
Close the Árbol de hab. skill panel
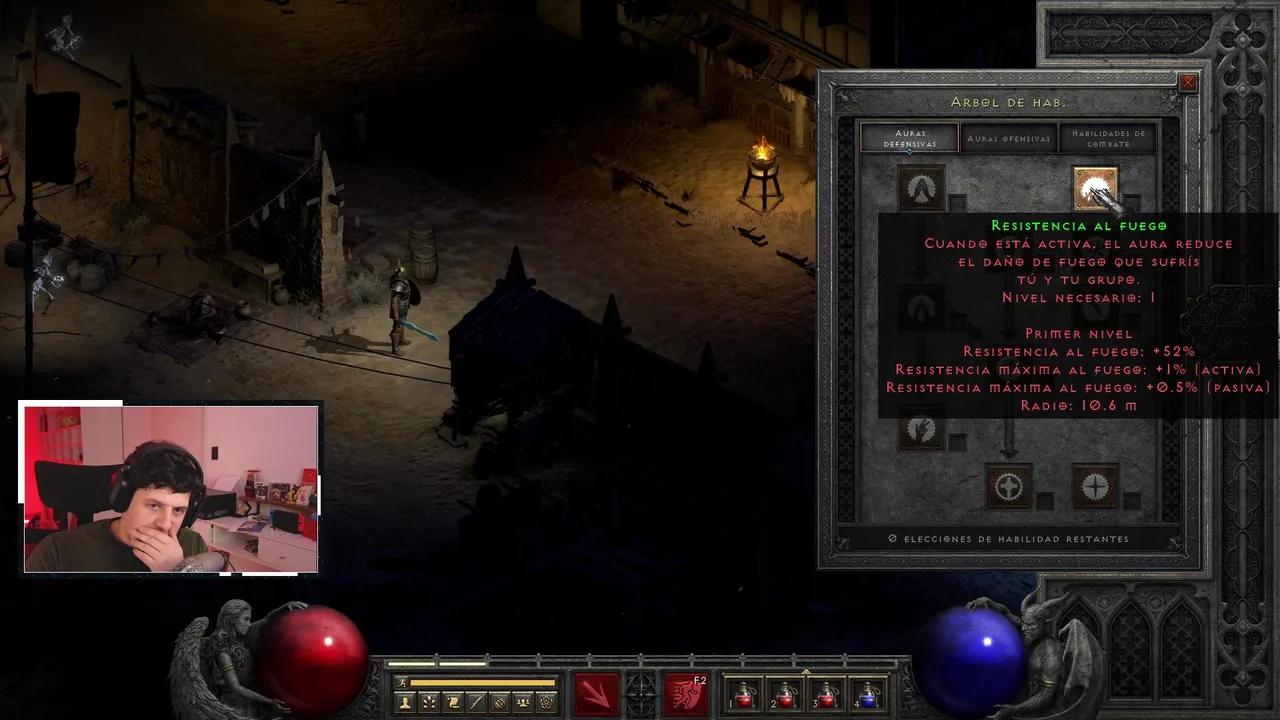(x=1188, y=83)
